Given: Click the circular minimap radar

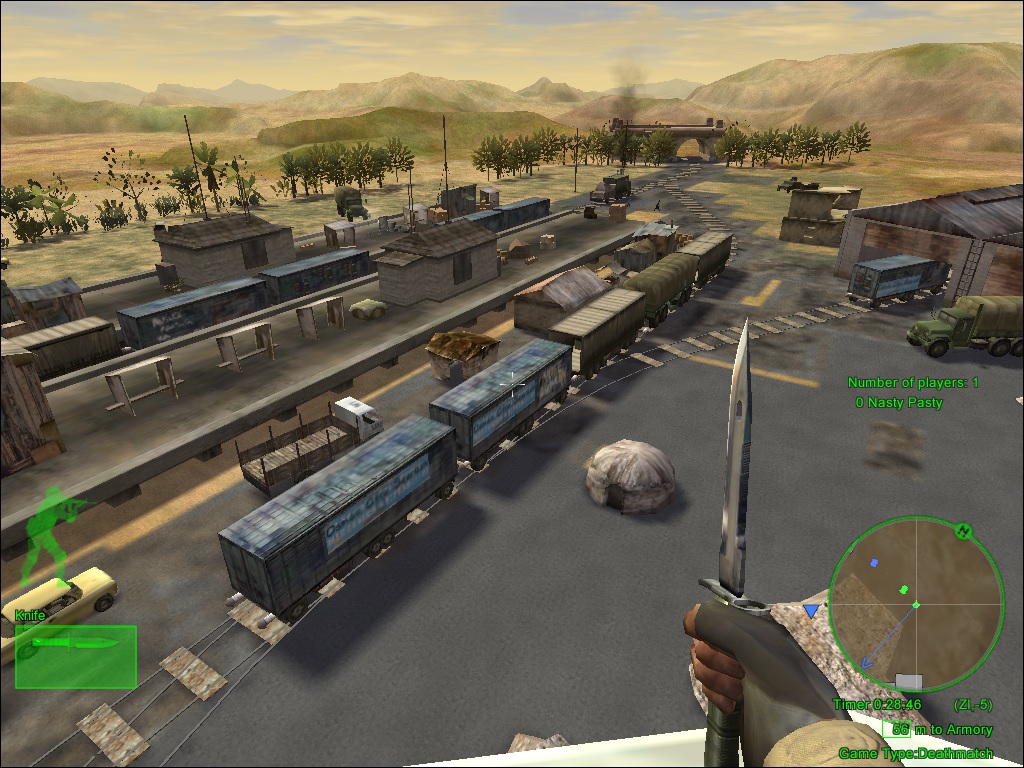Looking at the screenshot, I should click(915, 604).
